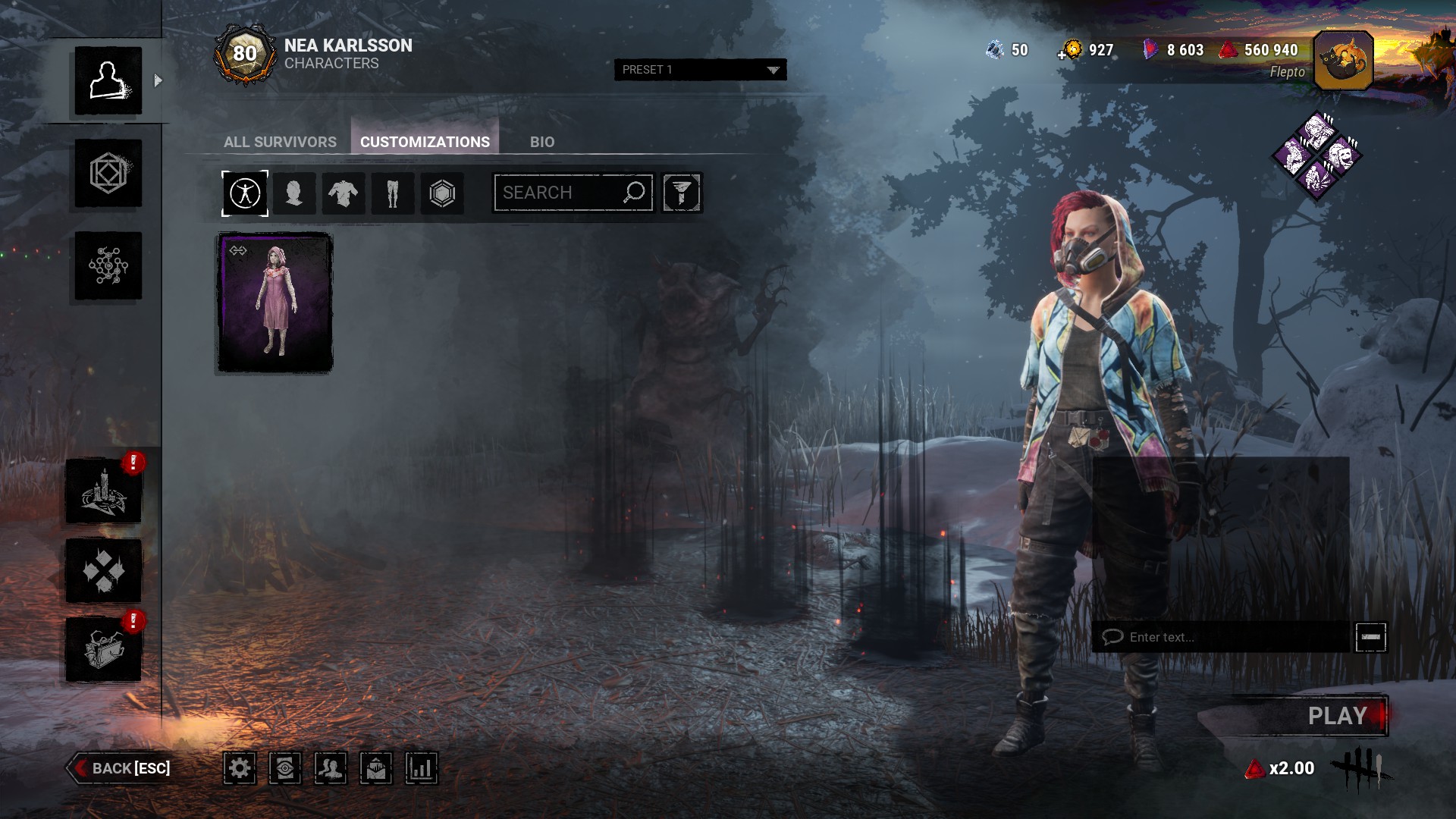Minimize the chat panel
1456x819 pixels.
click(x=1370, y=637)
